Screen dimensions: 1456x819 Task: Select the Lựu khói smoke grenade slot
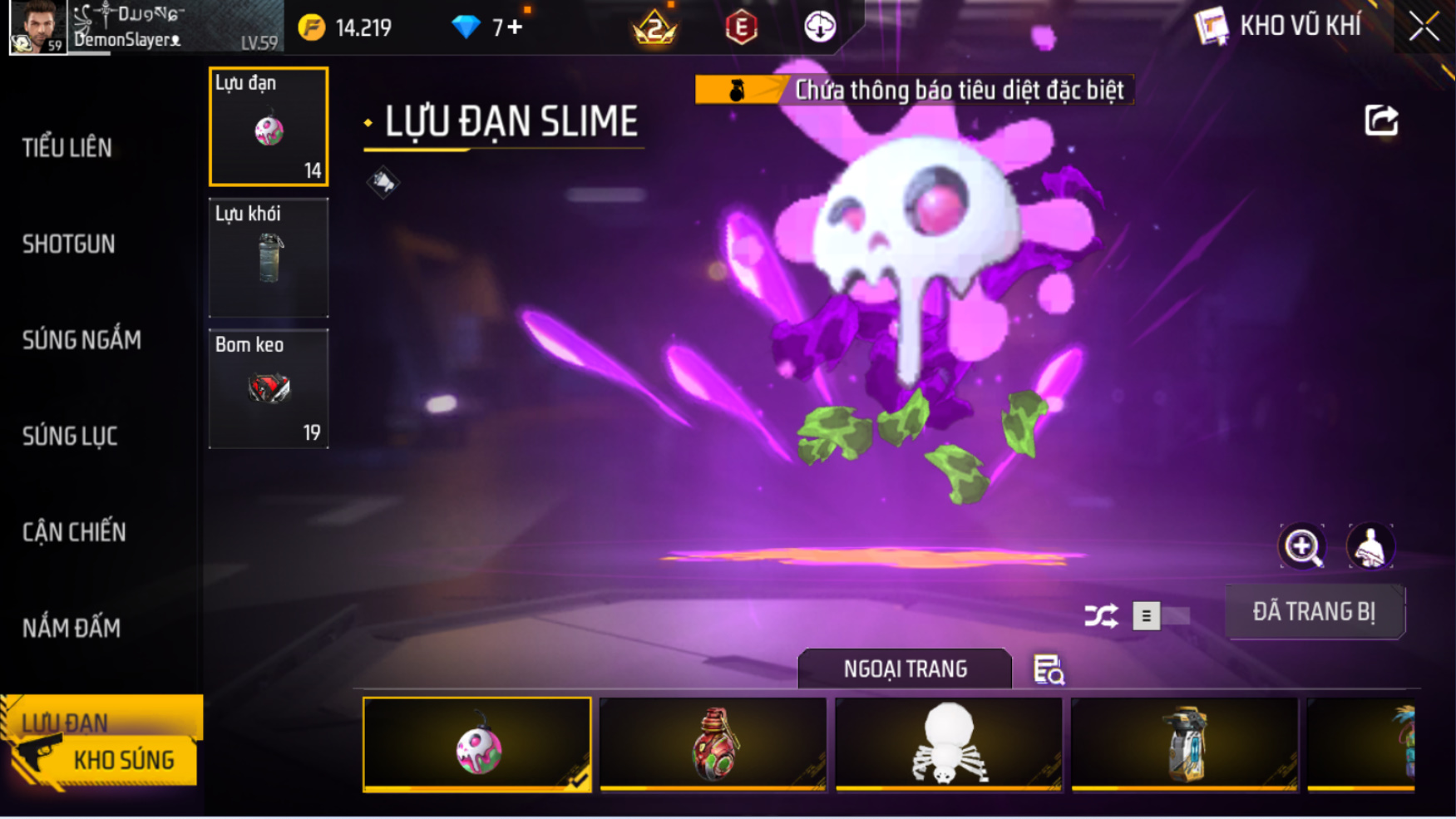[269, 257]
